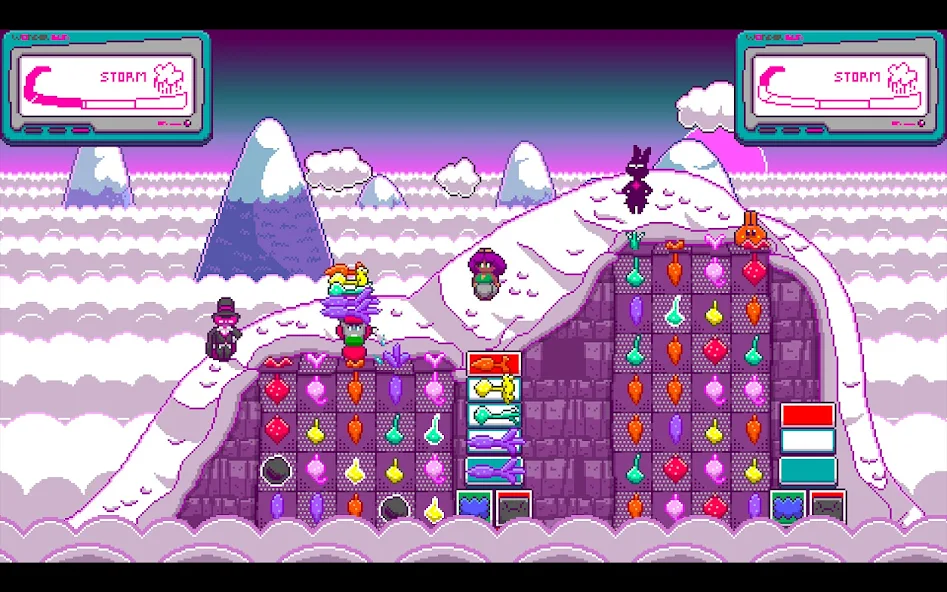Pick the yellow onion card in the queue
The image size is (947, 592).
coord(494,390)
